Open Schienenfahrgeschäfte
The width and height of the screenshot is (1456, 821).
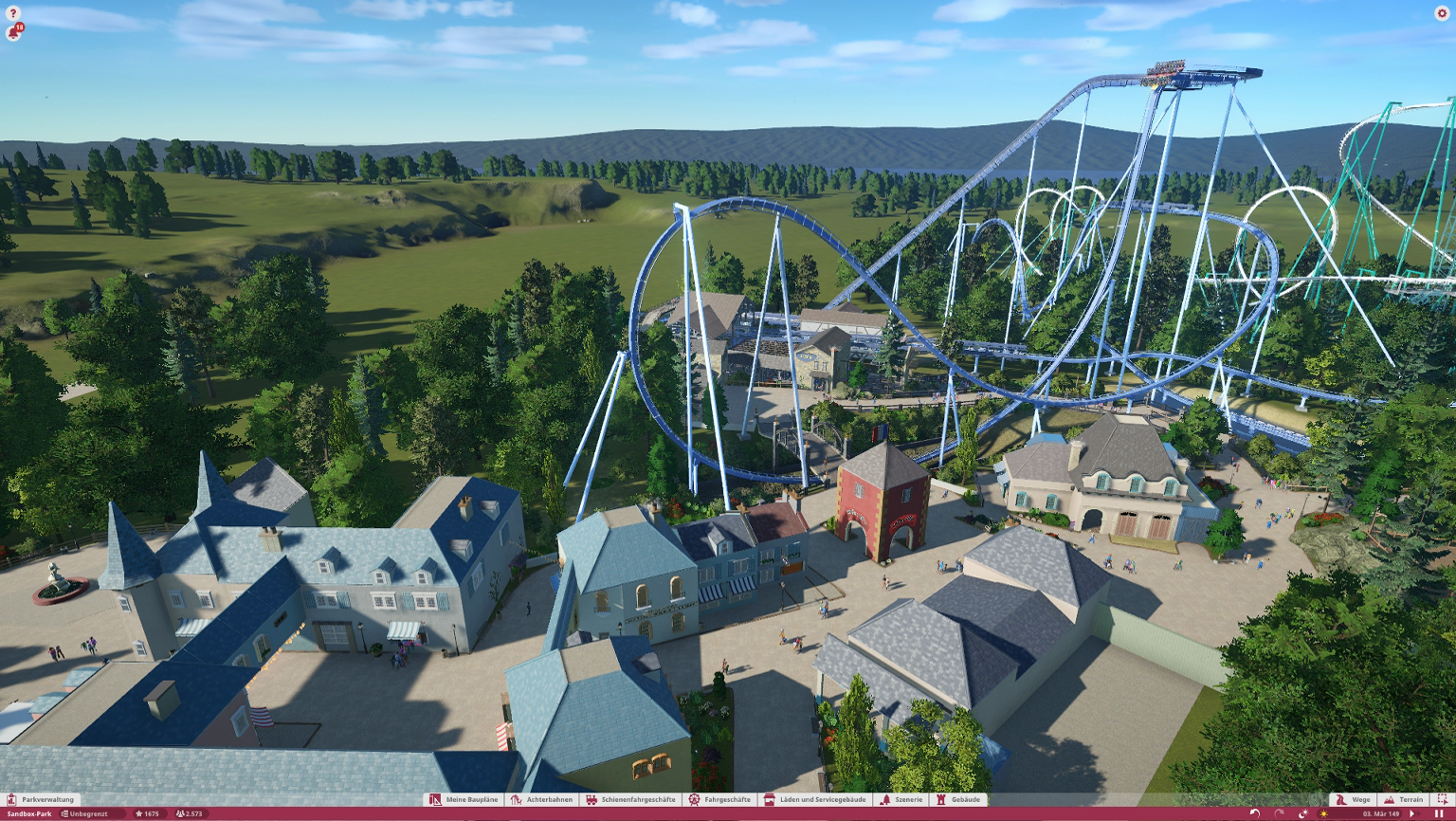pyautogui.click(x=630, y=799)
